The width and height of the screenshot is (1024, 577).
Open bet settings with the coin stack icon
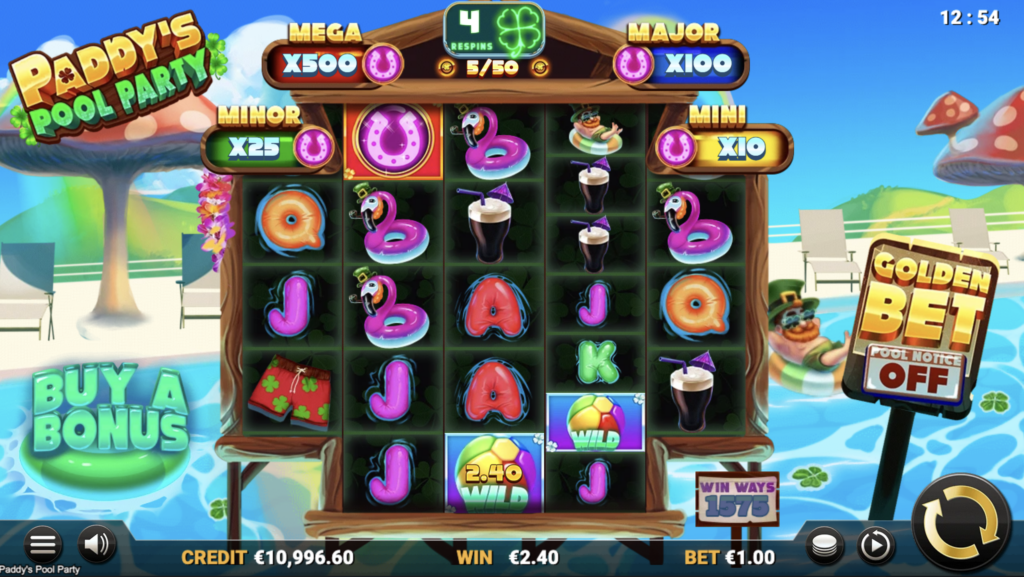pos(825,545)
